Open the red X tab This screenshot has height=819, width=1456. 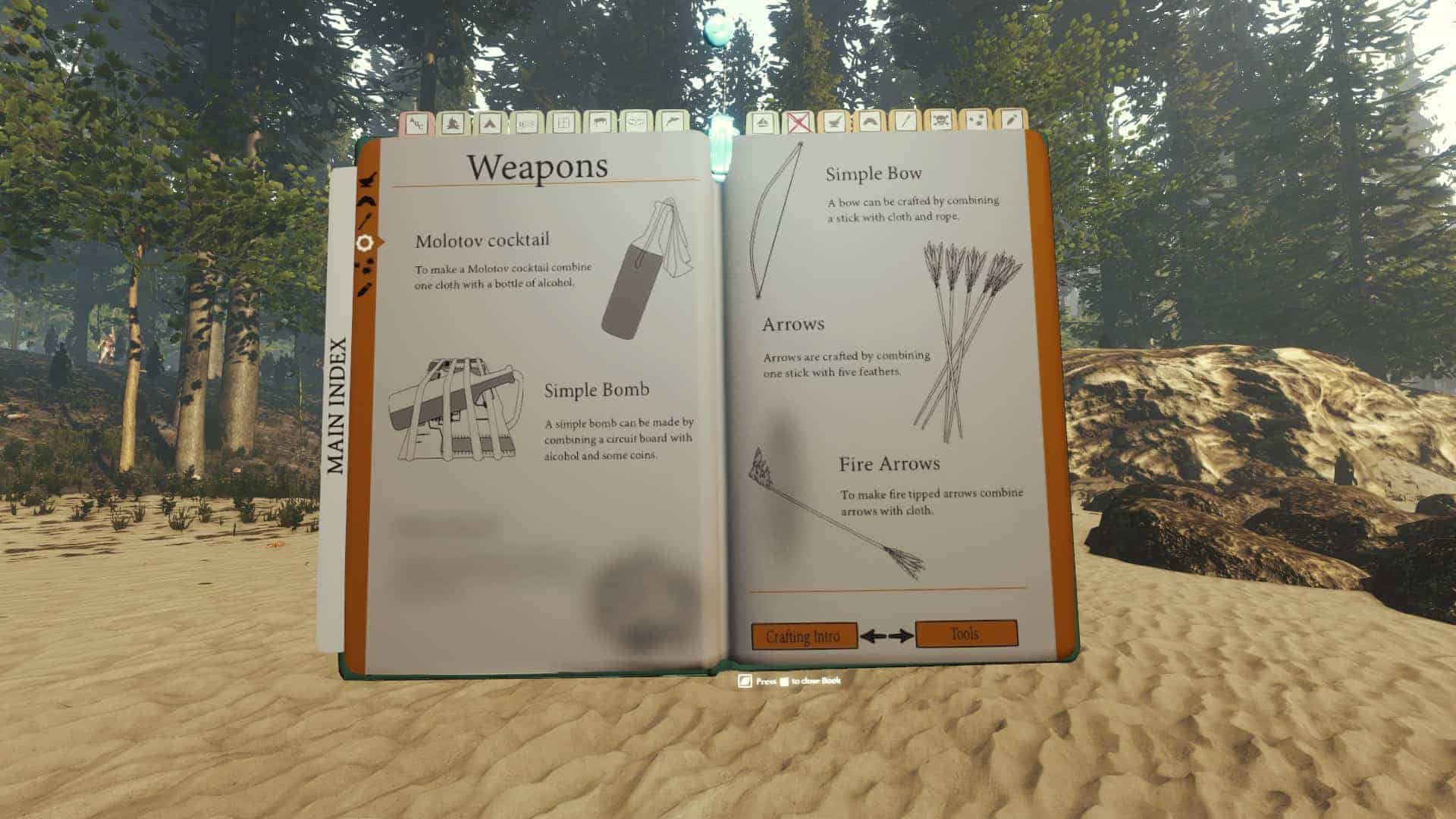(795, 121)
